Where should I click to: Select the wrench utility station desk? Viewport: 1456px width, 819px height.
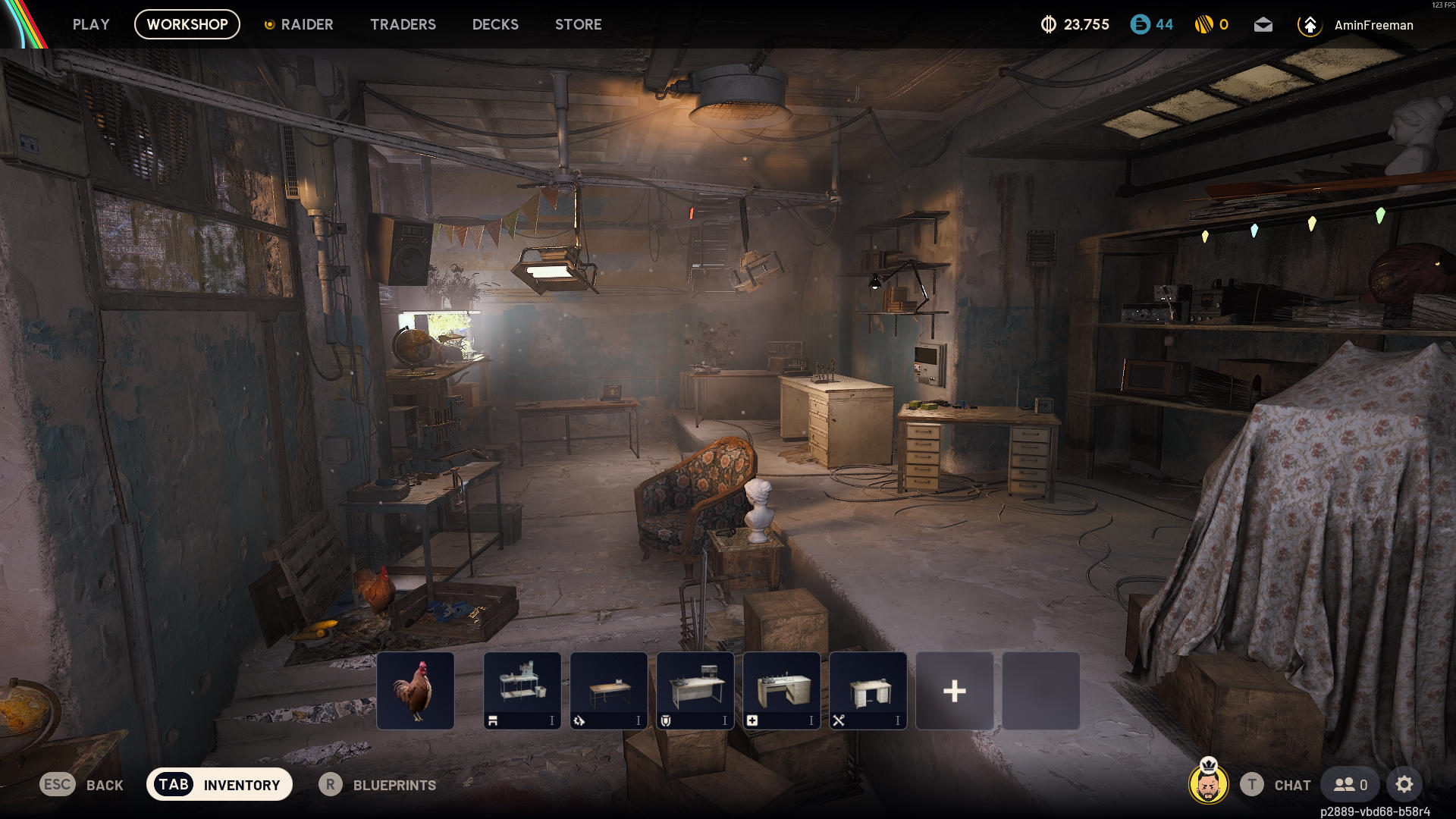pyautogui.click(x=868, y=691)
